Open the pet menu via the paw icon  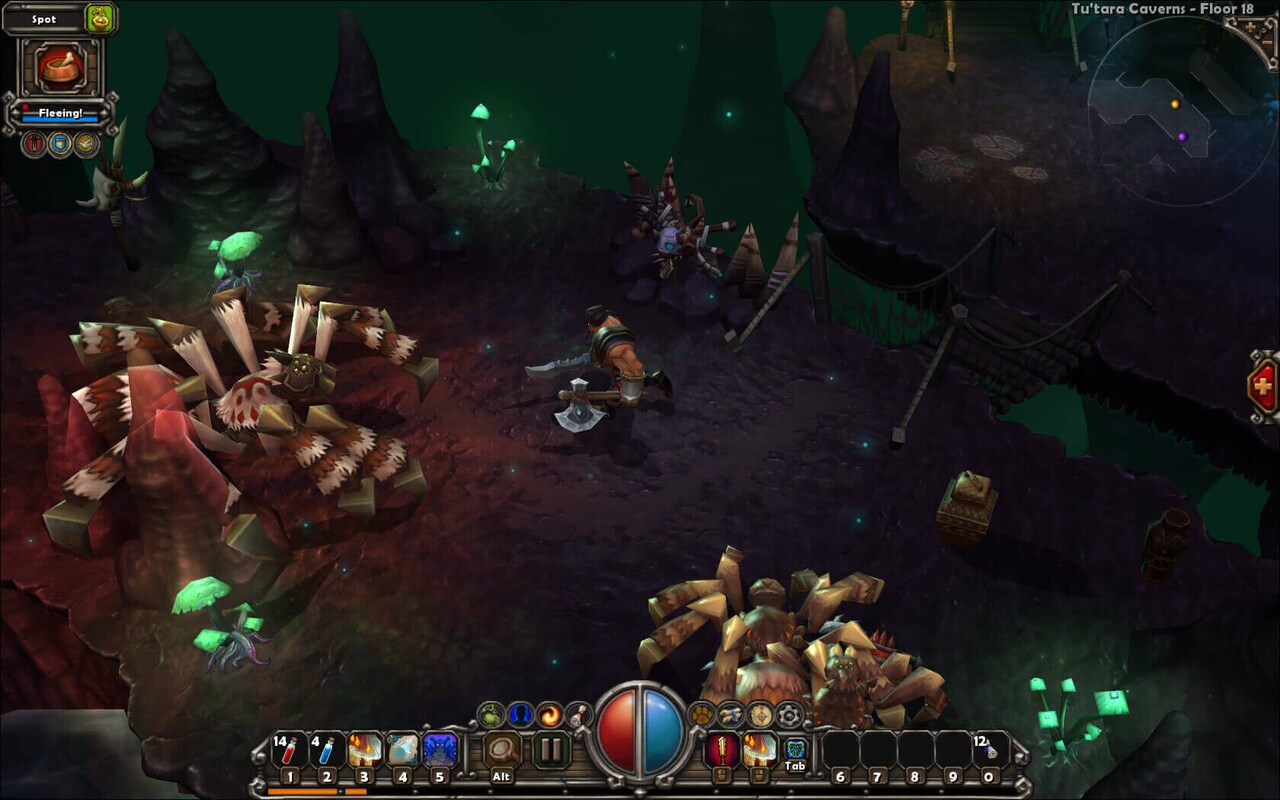[x=700, y=713]
